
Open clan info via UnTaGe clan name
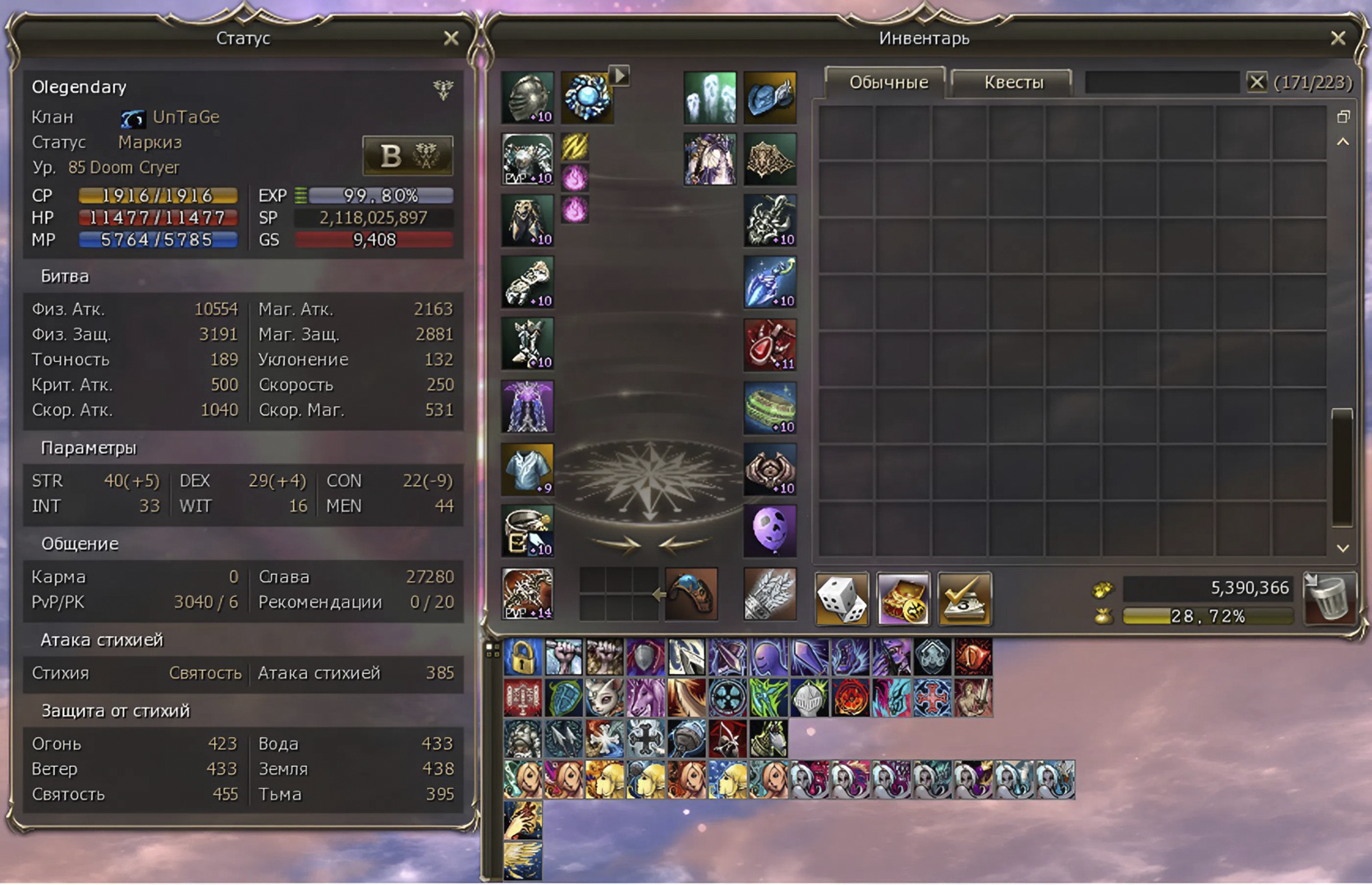coord(184,117)
